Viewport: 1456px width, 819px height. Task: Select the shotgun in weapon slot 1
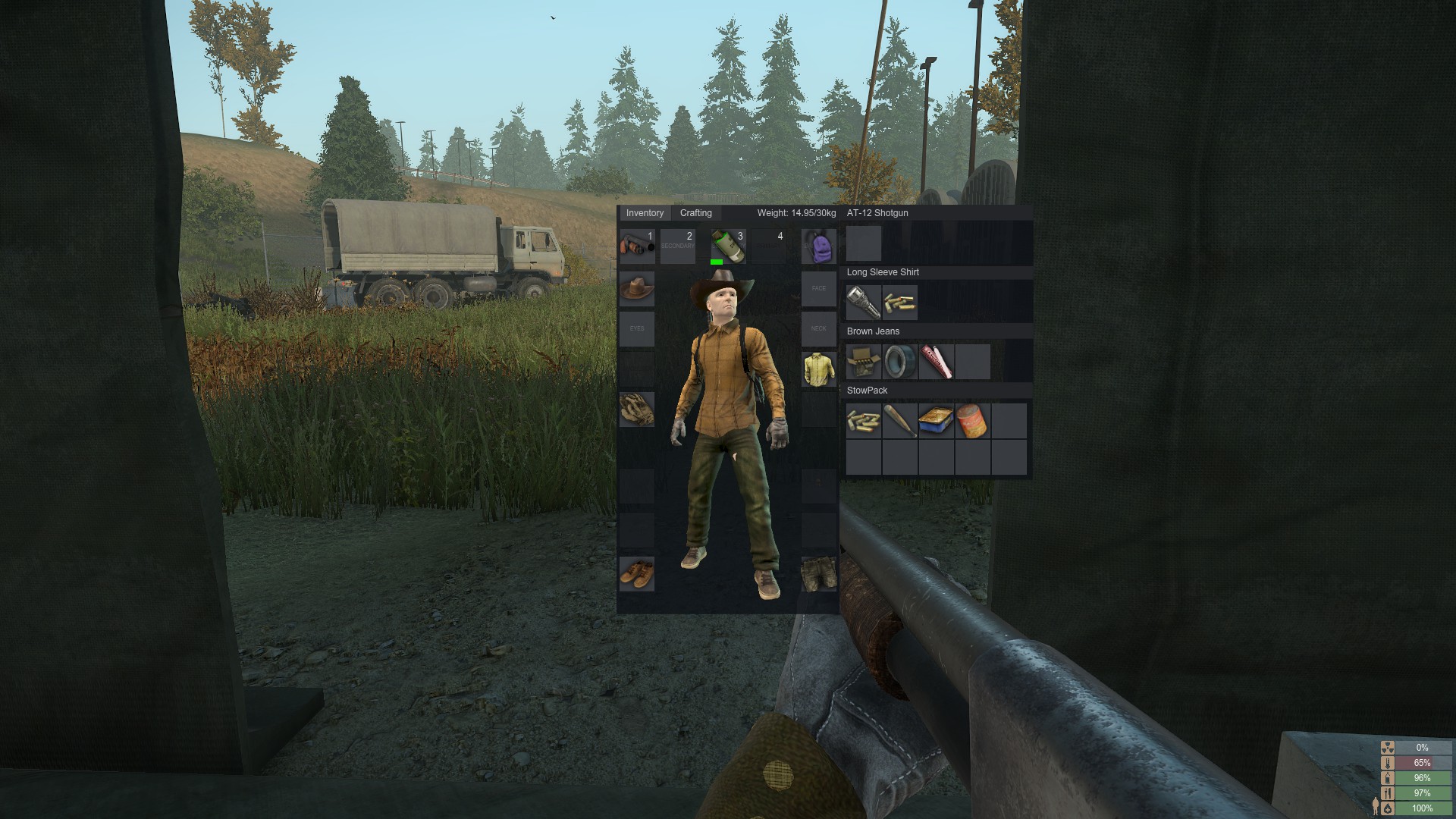tap(637, 246)
